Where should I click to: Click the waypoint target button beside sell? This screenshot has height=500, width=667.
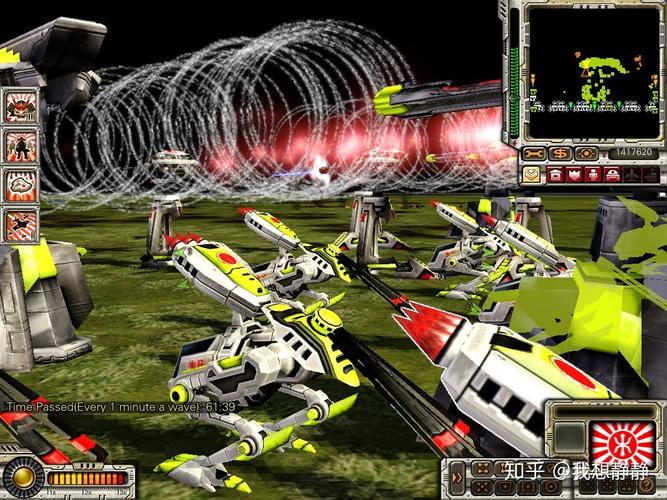pos(585,153)
